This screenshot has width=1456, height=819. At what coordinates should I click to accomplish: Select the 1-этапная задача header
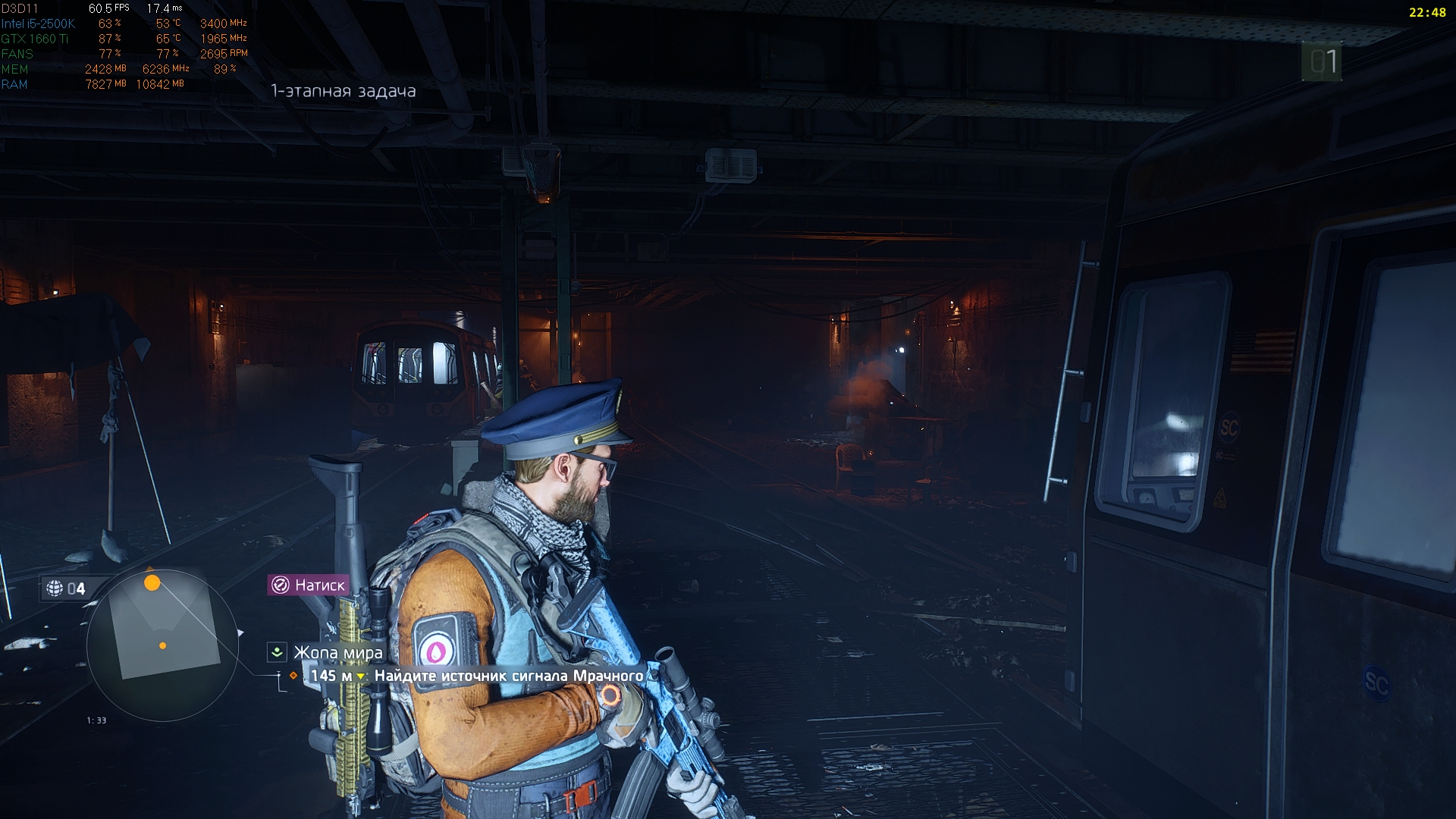pos(343,90)
